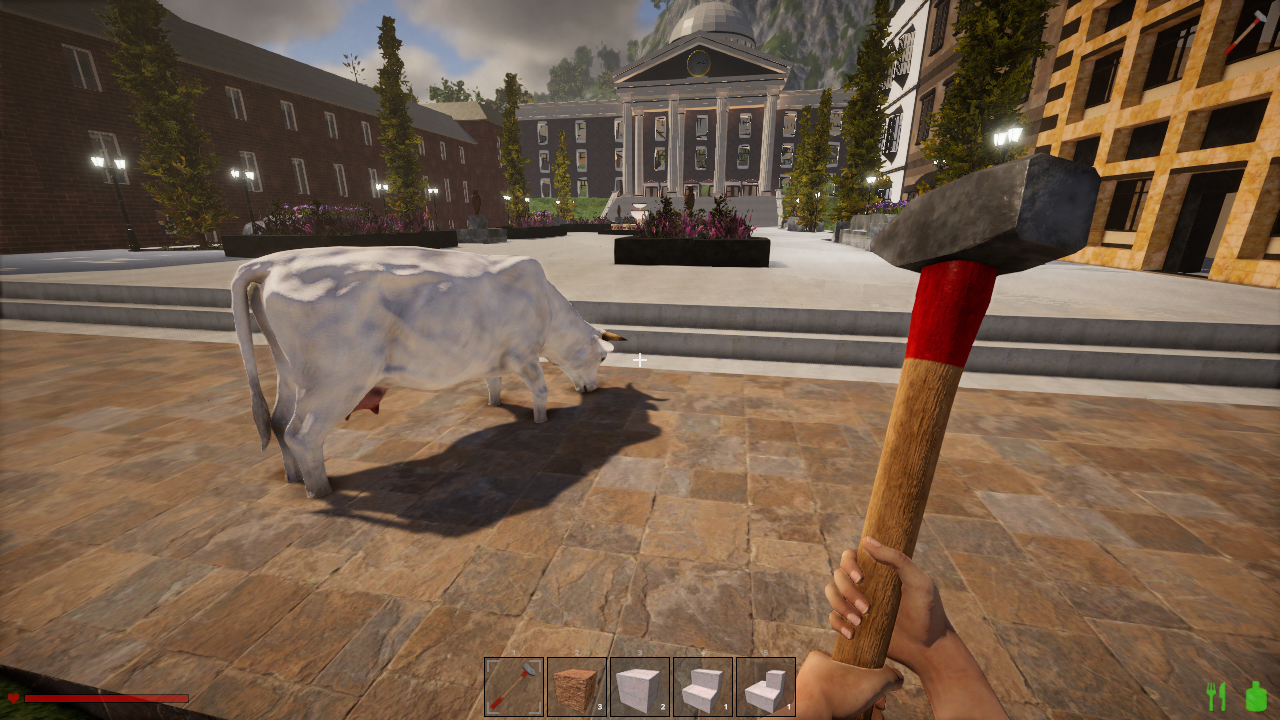Pick the white stone stair block slot
This screenshot has height=720, width=1280.
703,687
